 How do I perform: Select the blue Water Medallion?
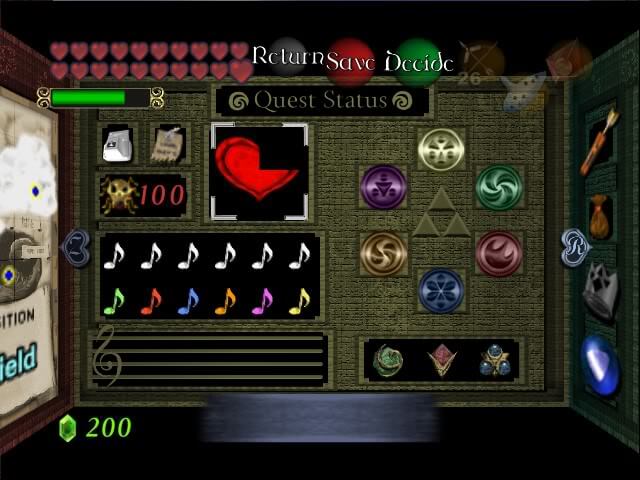(441, 290)
